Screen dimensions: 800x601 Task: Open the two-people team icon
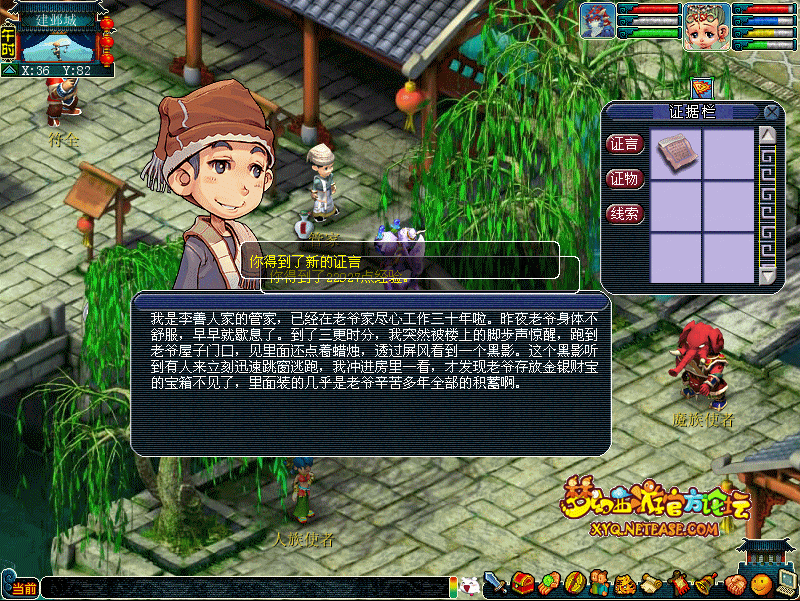(598, 582)
